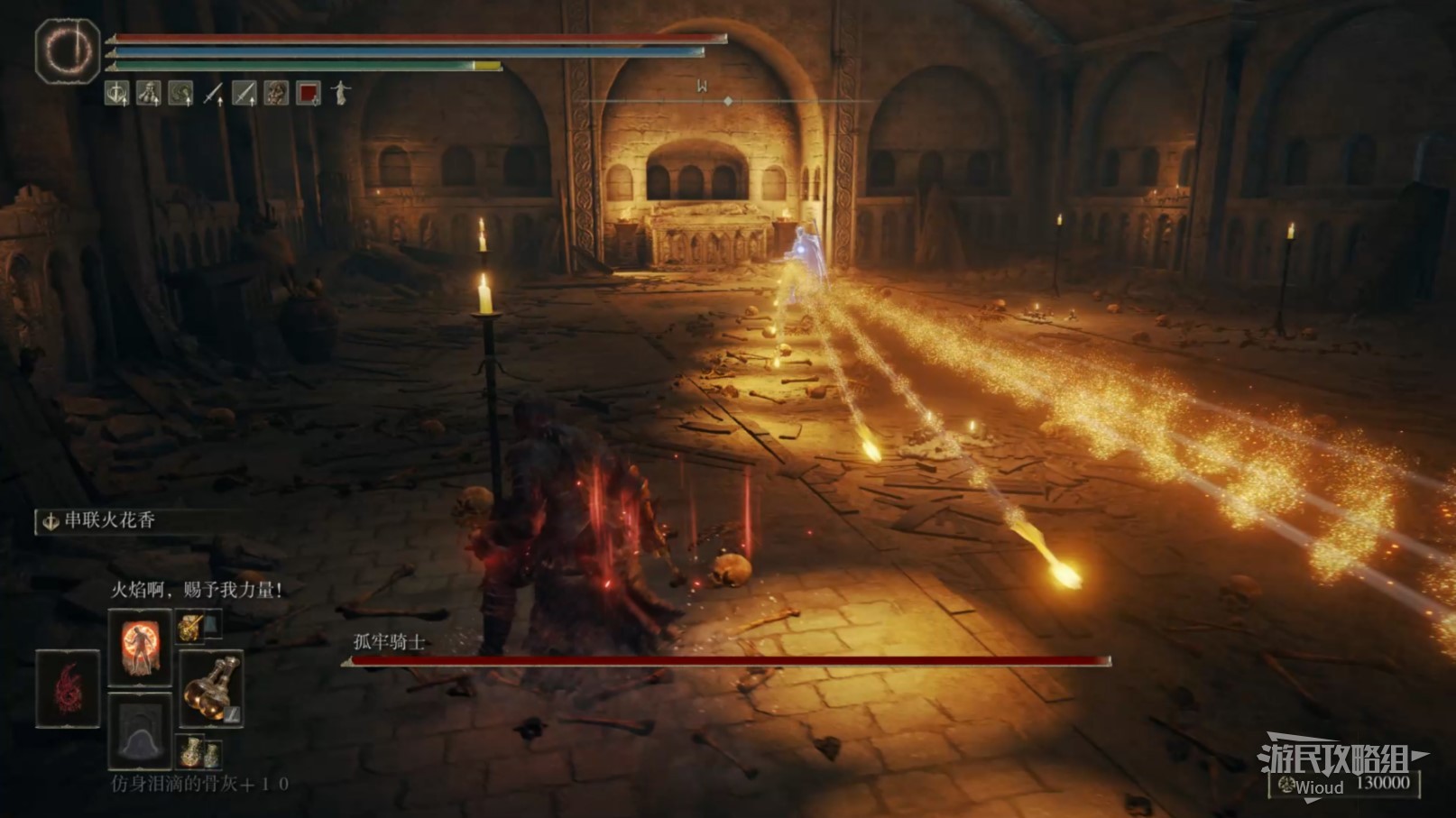Click the pale statue figure status icon
The image size is (1456, 818).
340,93
